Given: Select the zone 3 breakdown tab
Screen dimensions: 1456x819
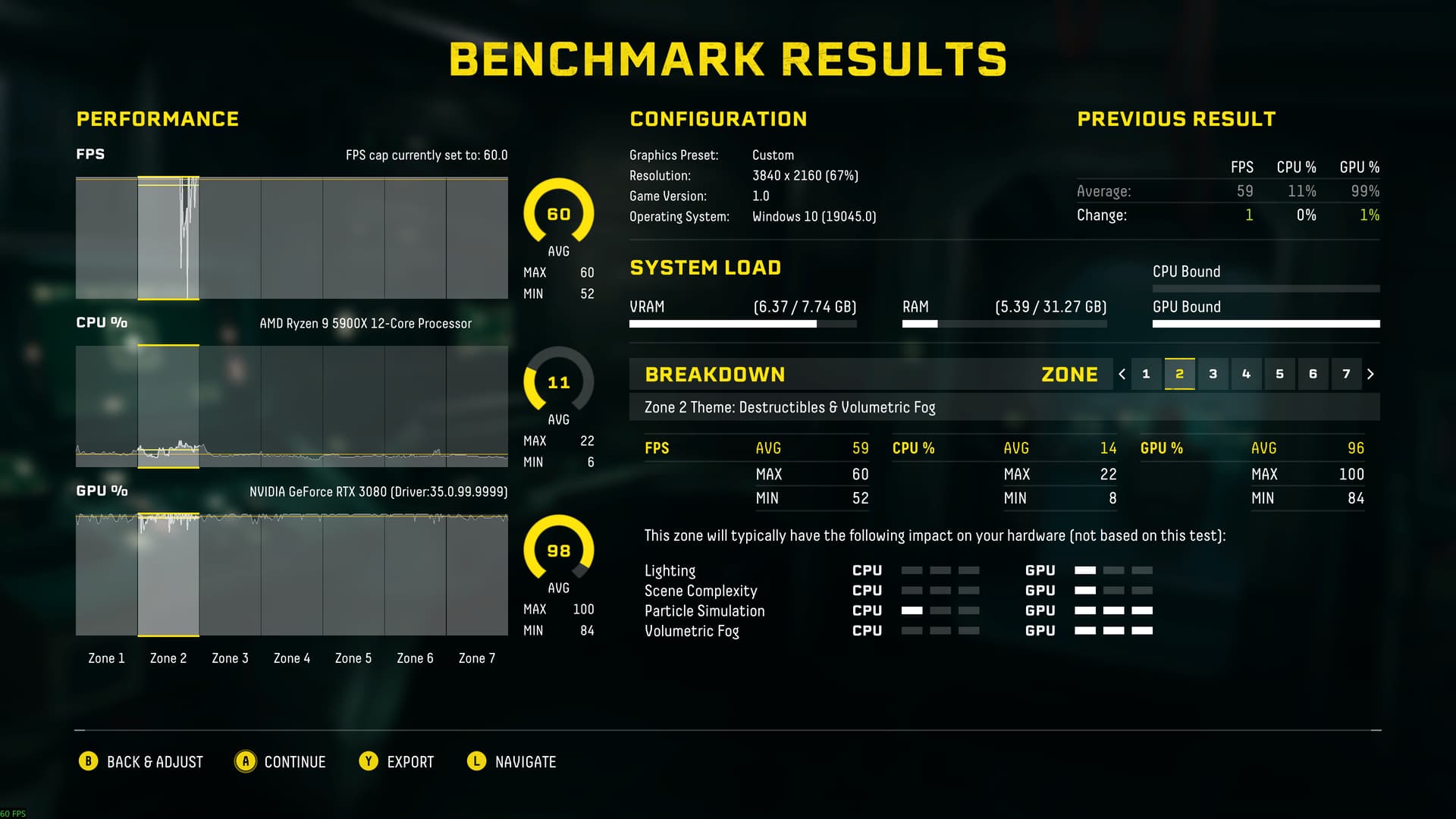Looking at the screenshot, I should pyautogui.click(x=1213, y=374).
